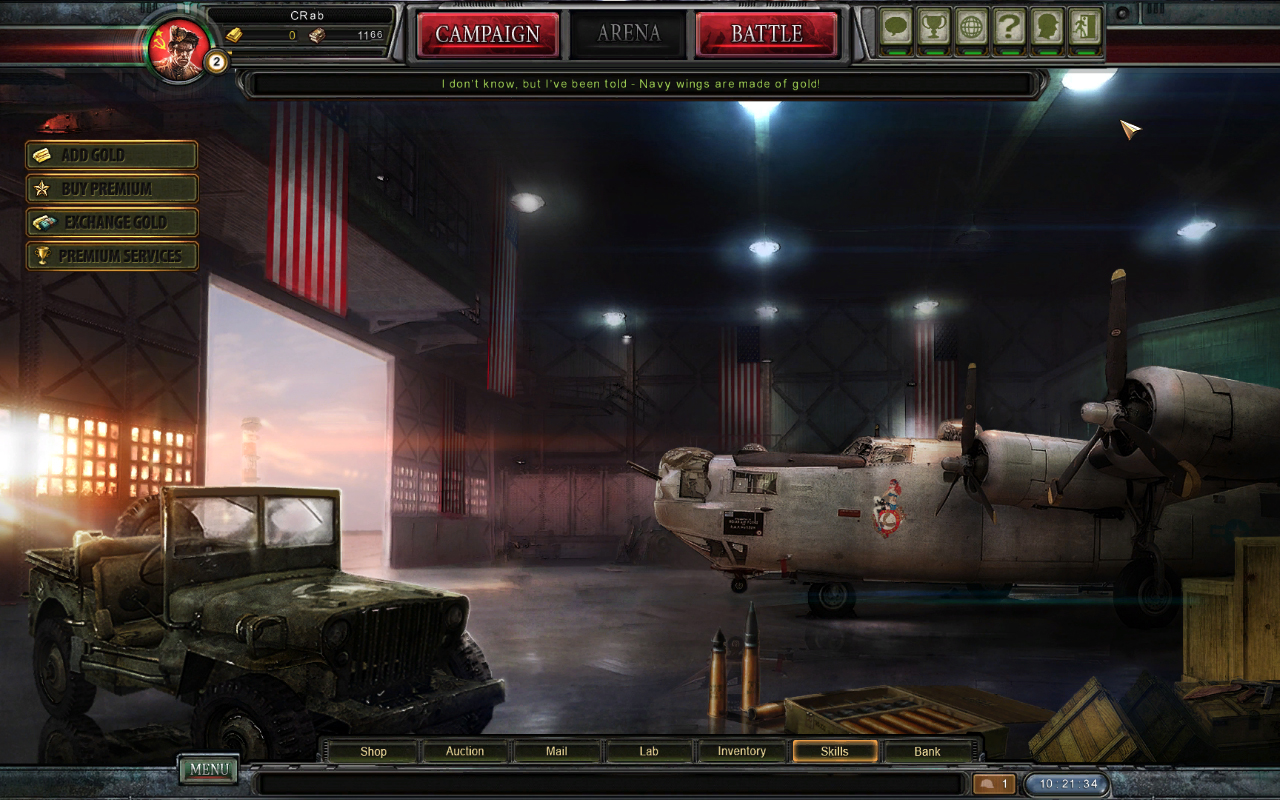
Task: Click the Add Gold button
Action: click(x=112, y=155)
